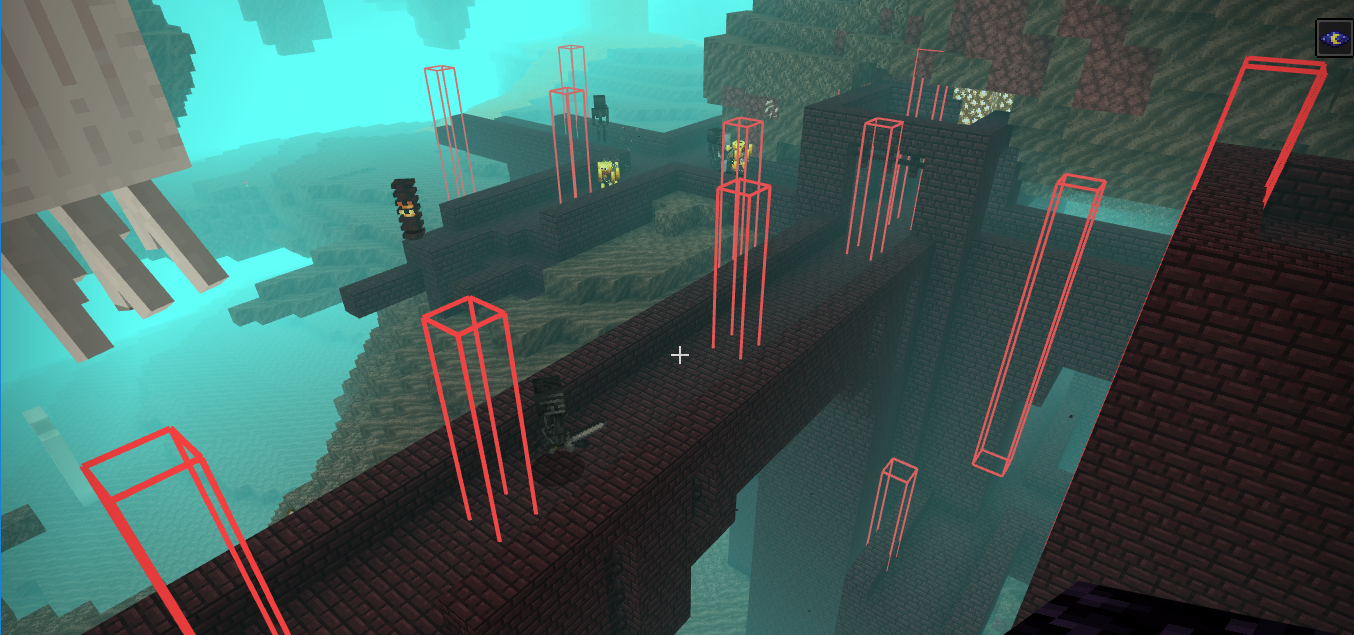Click the Night Vision status effect icon
Screen dimensions: 1354x635
1333,38
